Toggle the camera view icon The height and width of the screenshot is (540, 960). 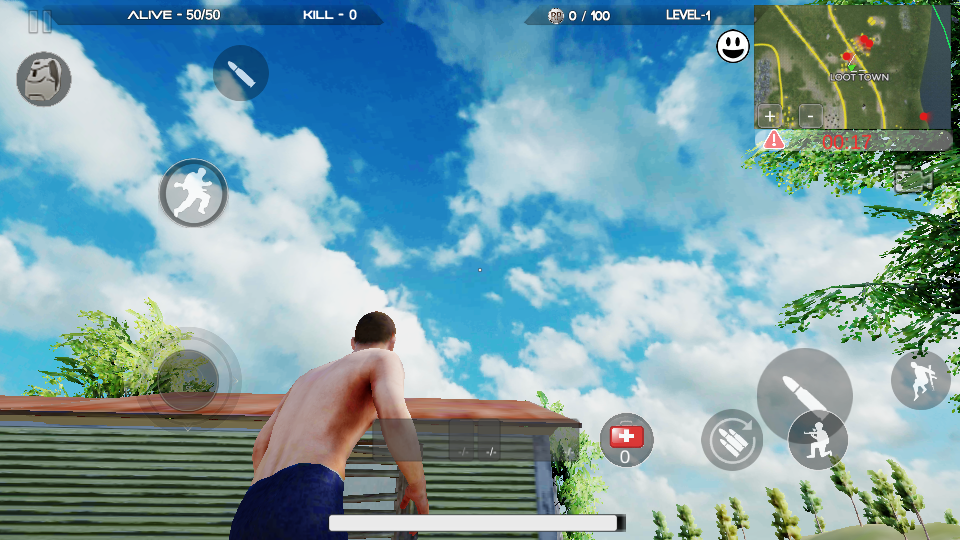913,180
